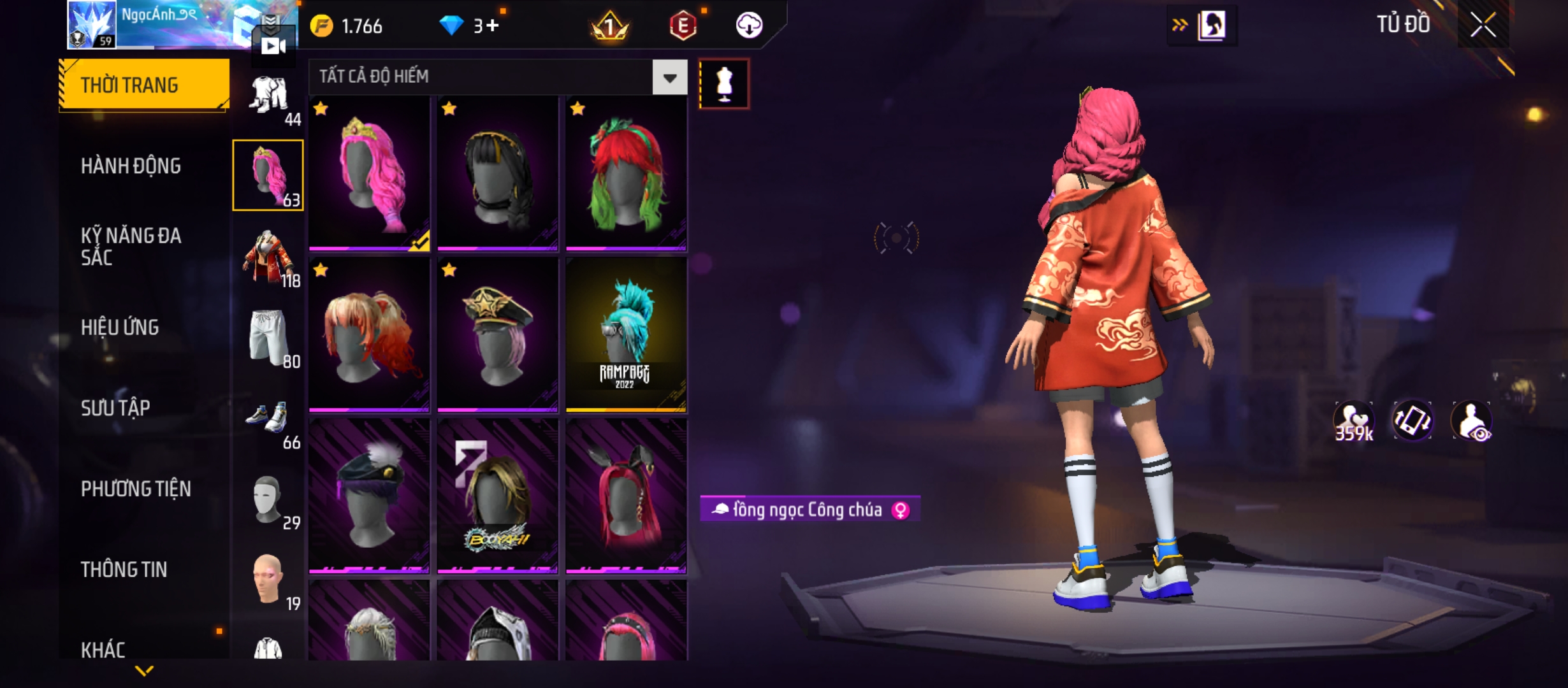Image resolution: width=1568 pixels, height=688 pixels.
Task: Open the Tất Cả Độ Hiếm rarity dropdown
Action: [x=669, y=78]
